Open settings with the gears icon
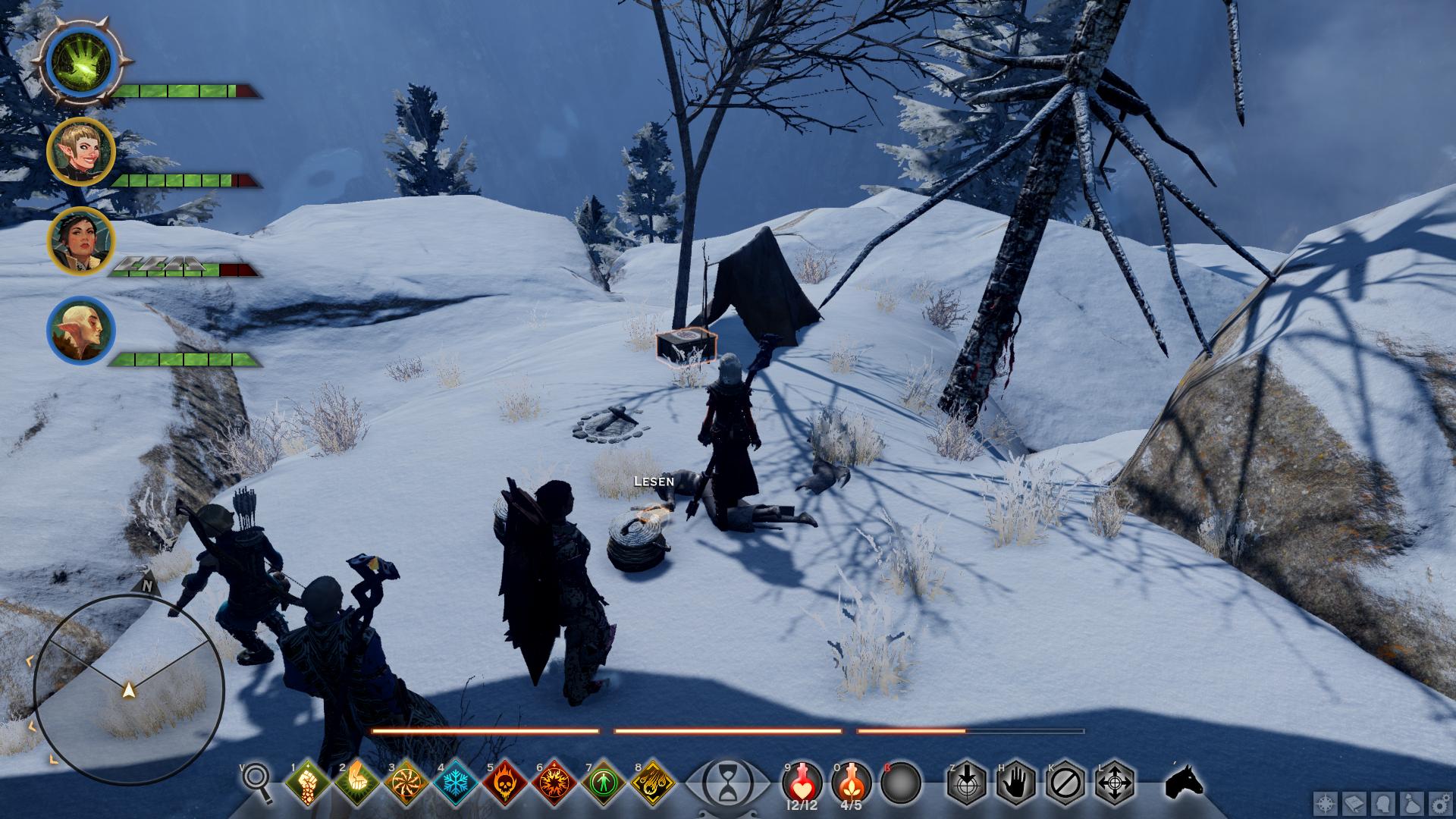This screenshot has height=819, width=1456. (x=1439, y=804)
